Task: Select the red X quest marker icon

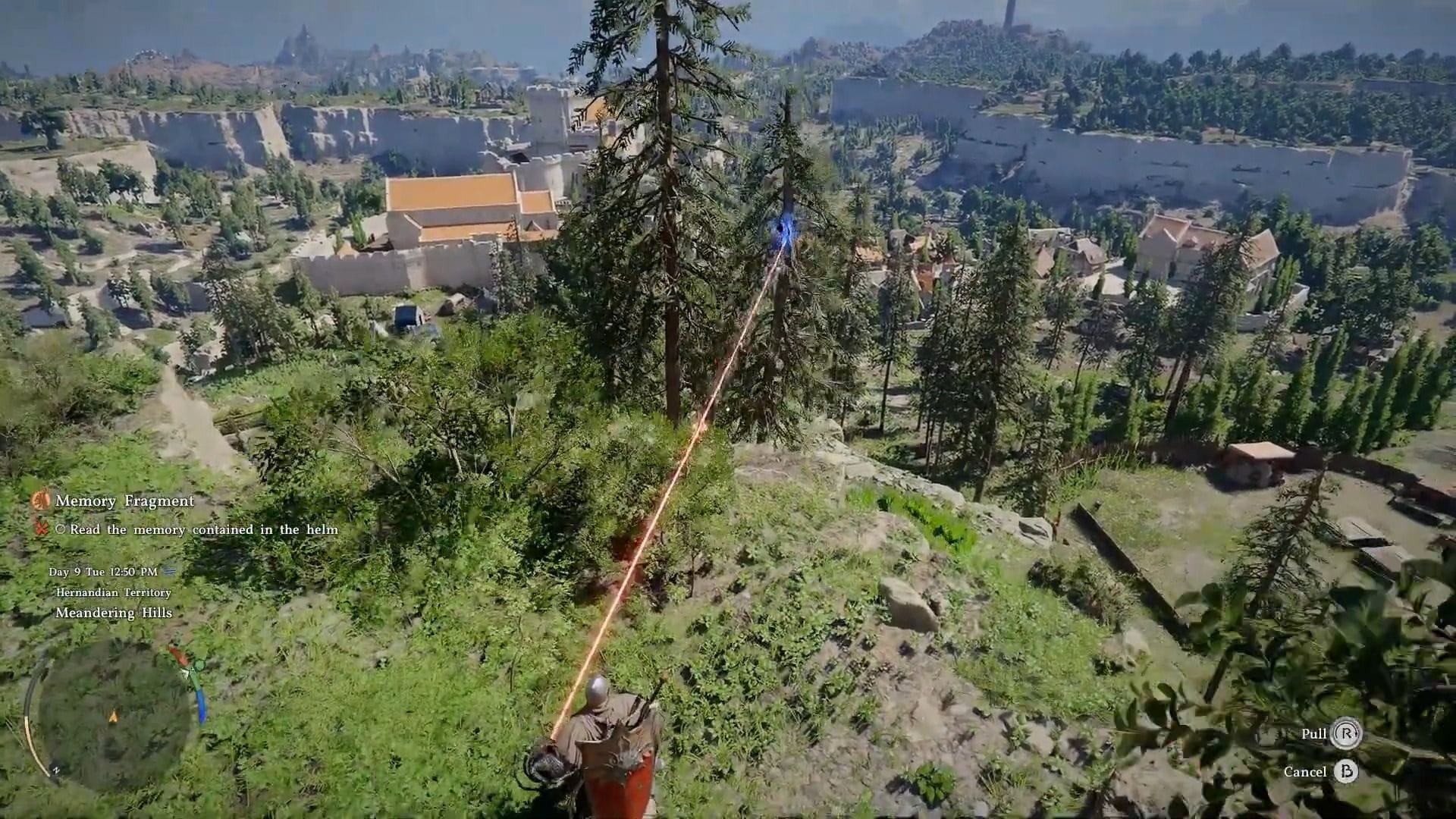Action: tap(40, 529)
